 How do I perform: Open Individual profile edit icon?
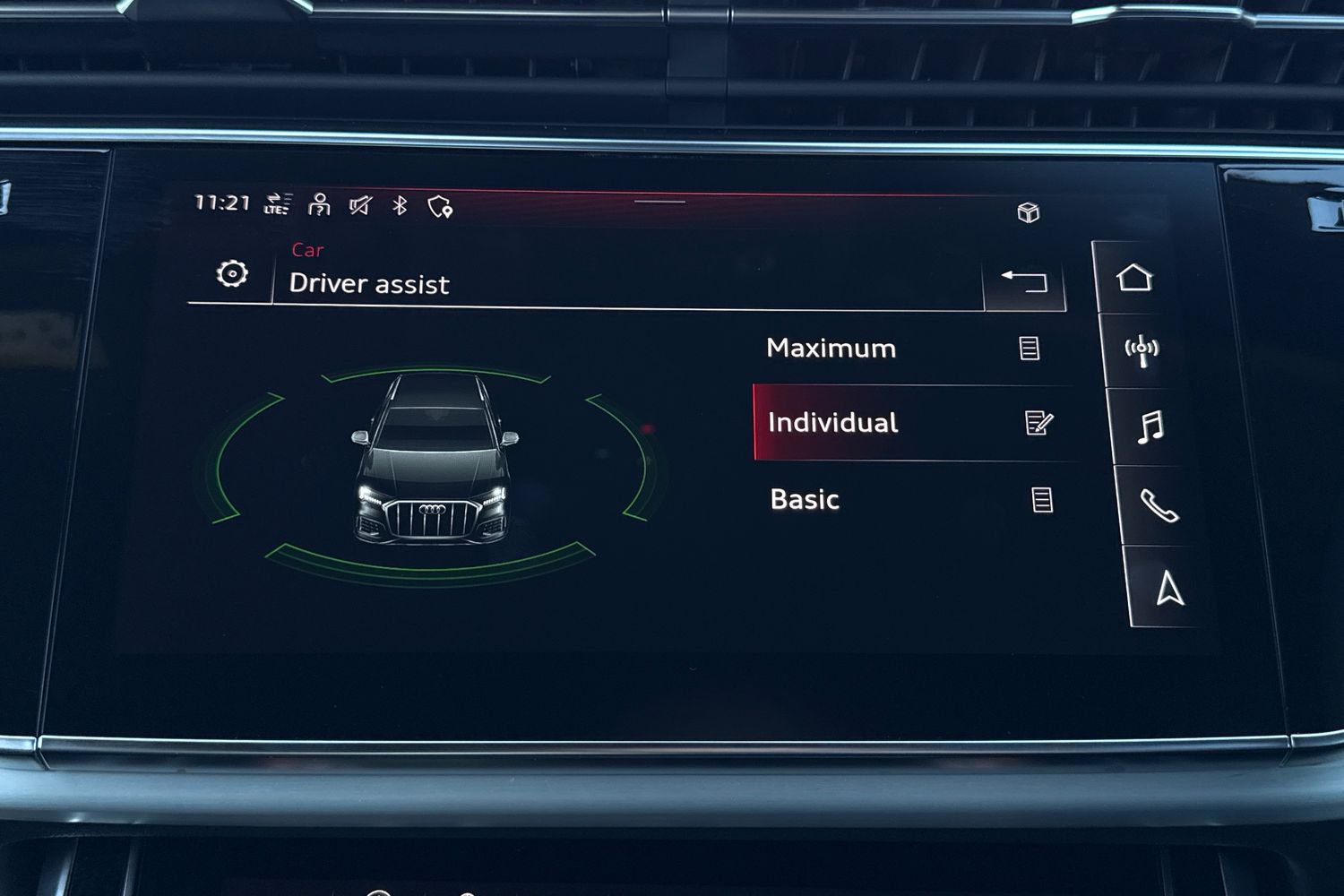click(1038, 423)
